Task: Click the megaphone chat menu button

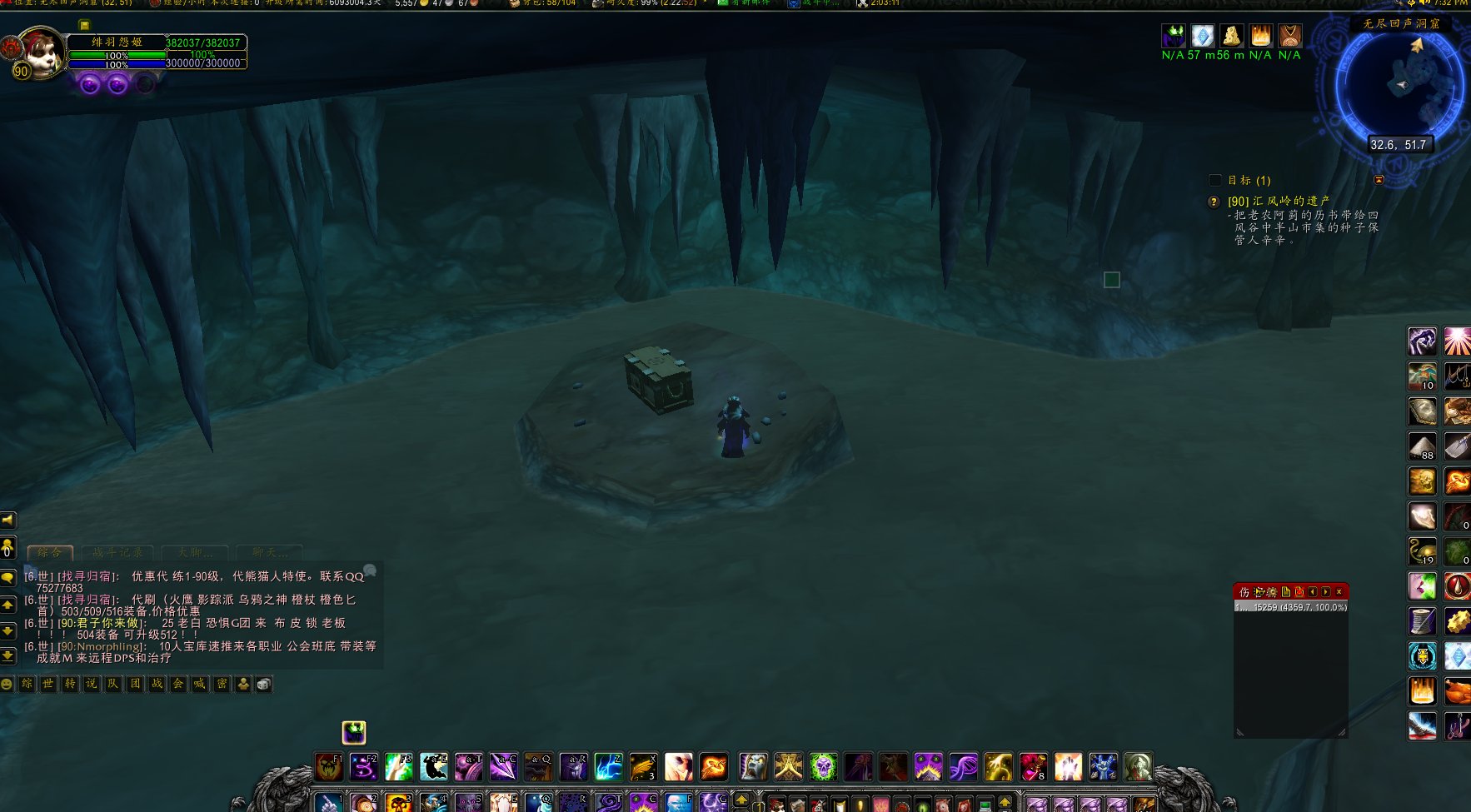Action: pyautogui.click(x=8, y=520)
